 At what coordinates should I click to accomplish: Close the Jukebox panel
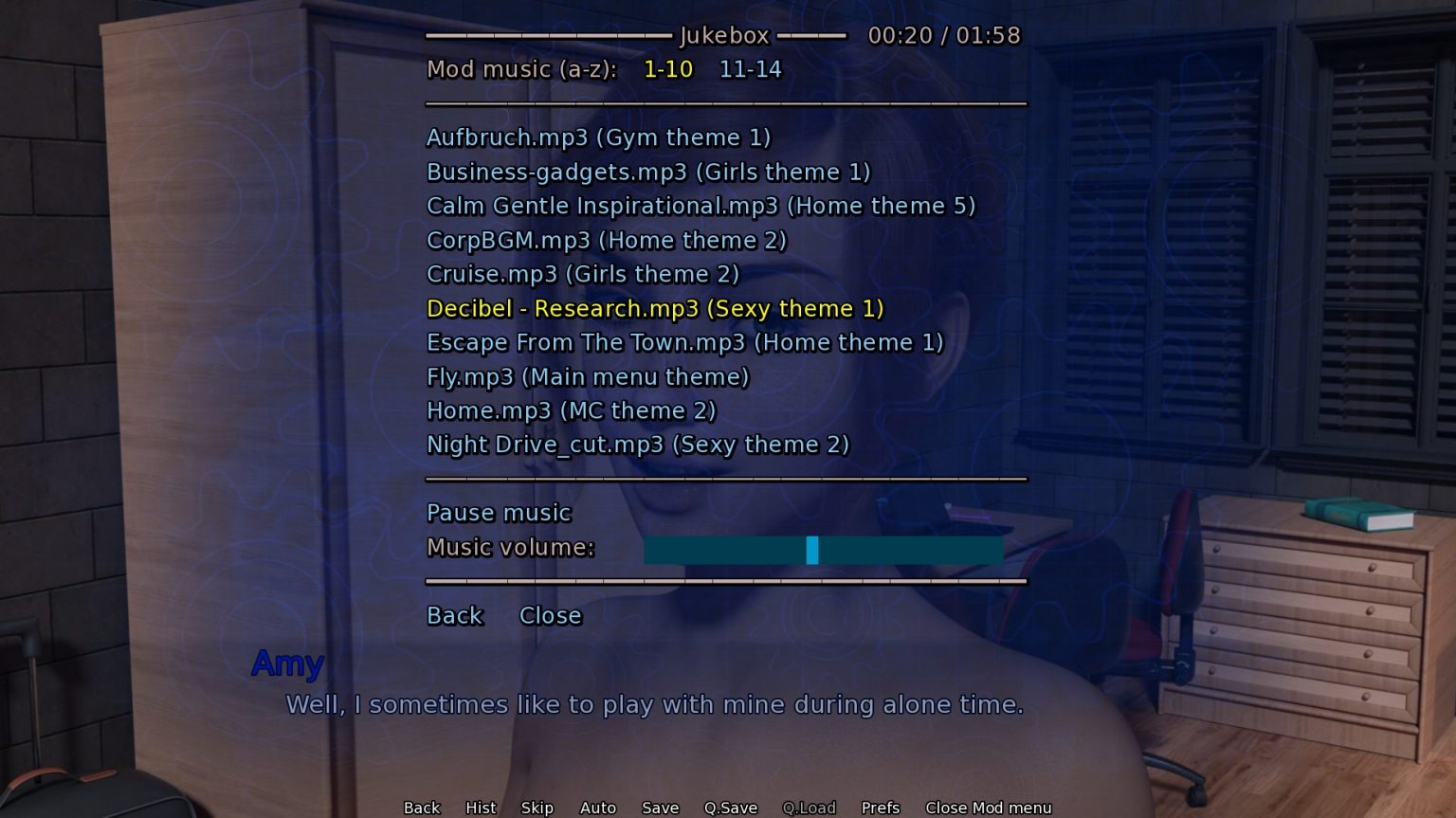550,615
